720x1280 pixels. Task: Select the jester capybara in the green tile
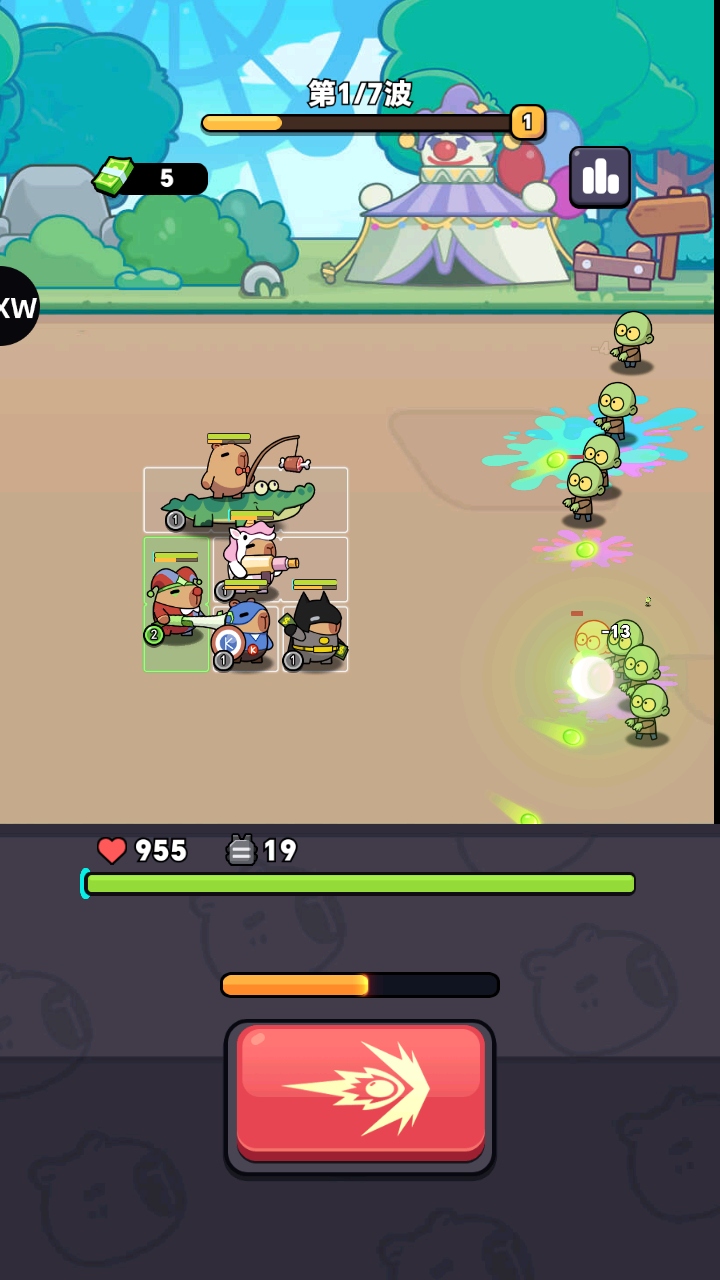point(177,603)
